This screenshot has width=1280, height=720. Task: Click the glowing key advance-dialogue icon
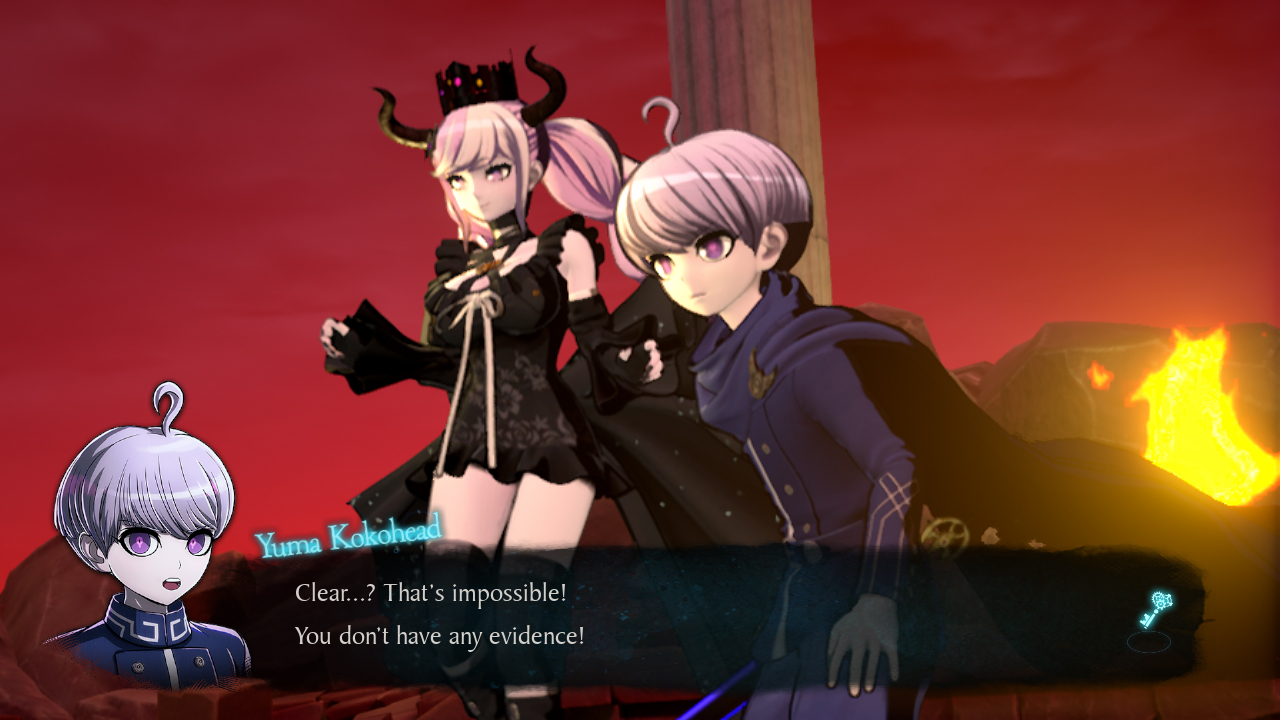tap(1154, 610)
